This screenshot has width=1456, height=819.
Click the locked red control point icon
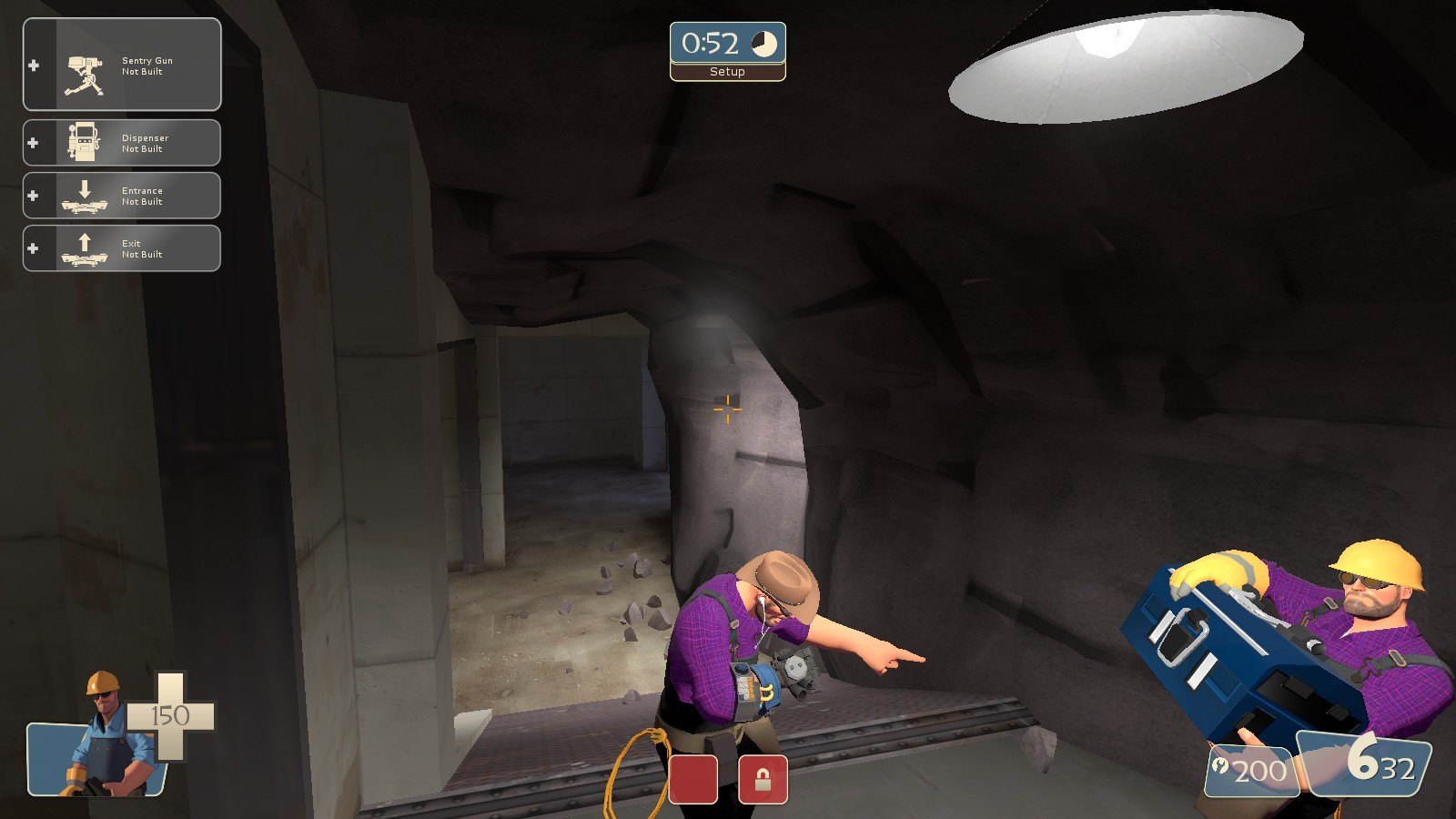click(763, 780)
